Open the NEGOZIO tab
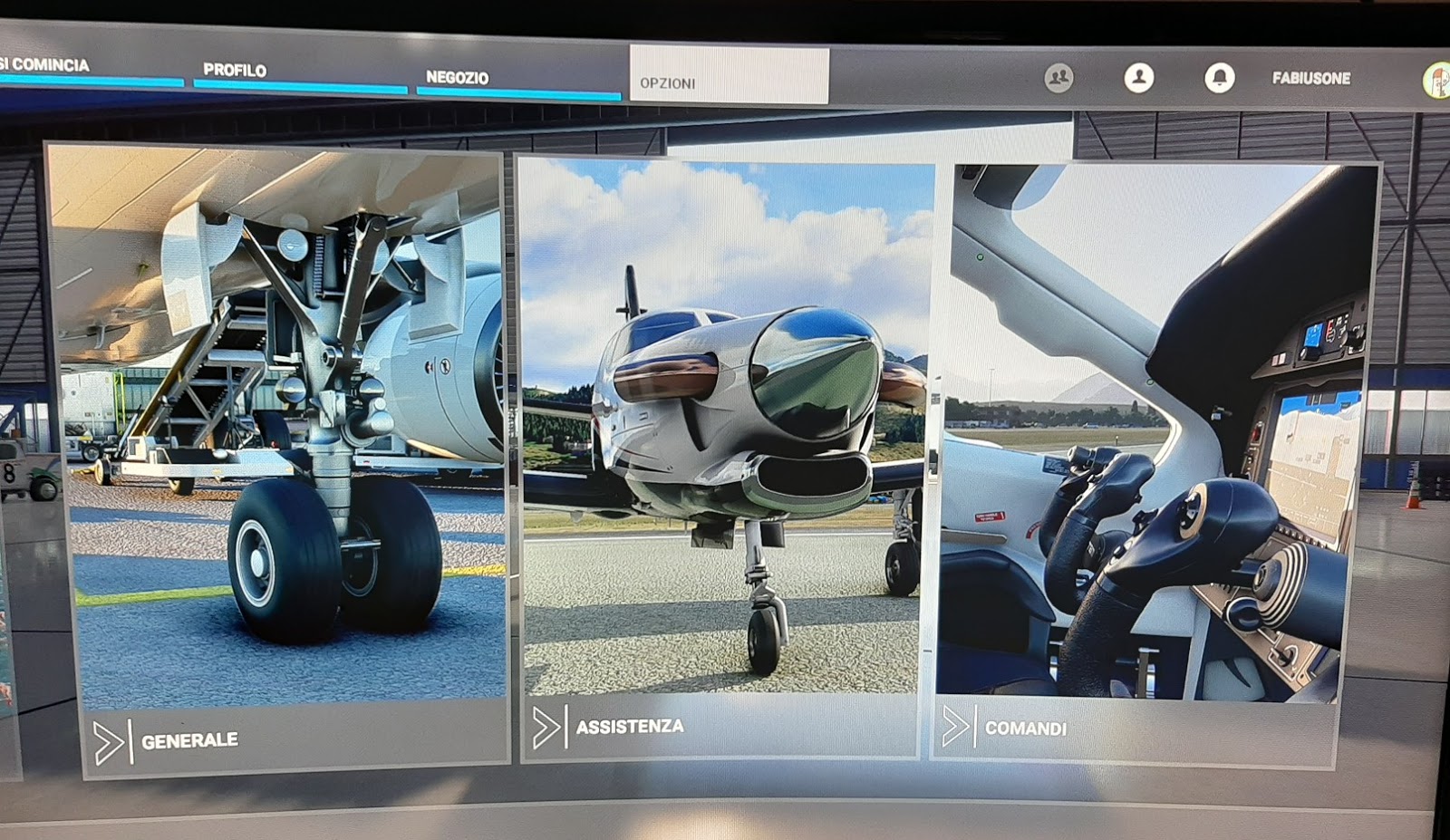 click(459, 77)
